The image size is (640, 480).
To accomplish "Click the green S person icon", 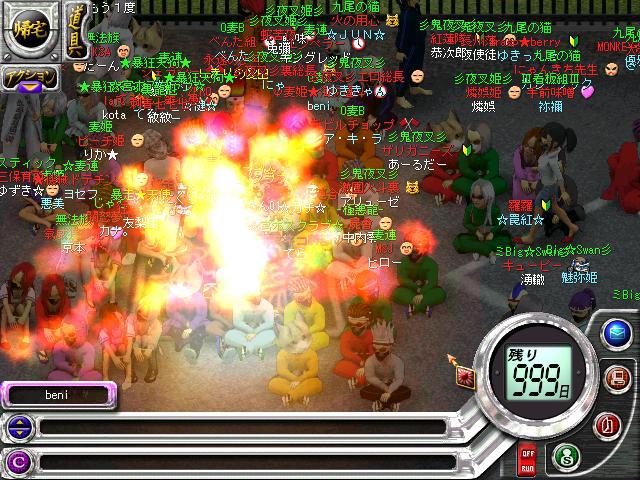I will (x=567, y=458).
